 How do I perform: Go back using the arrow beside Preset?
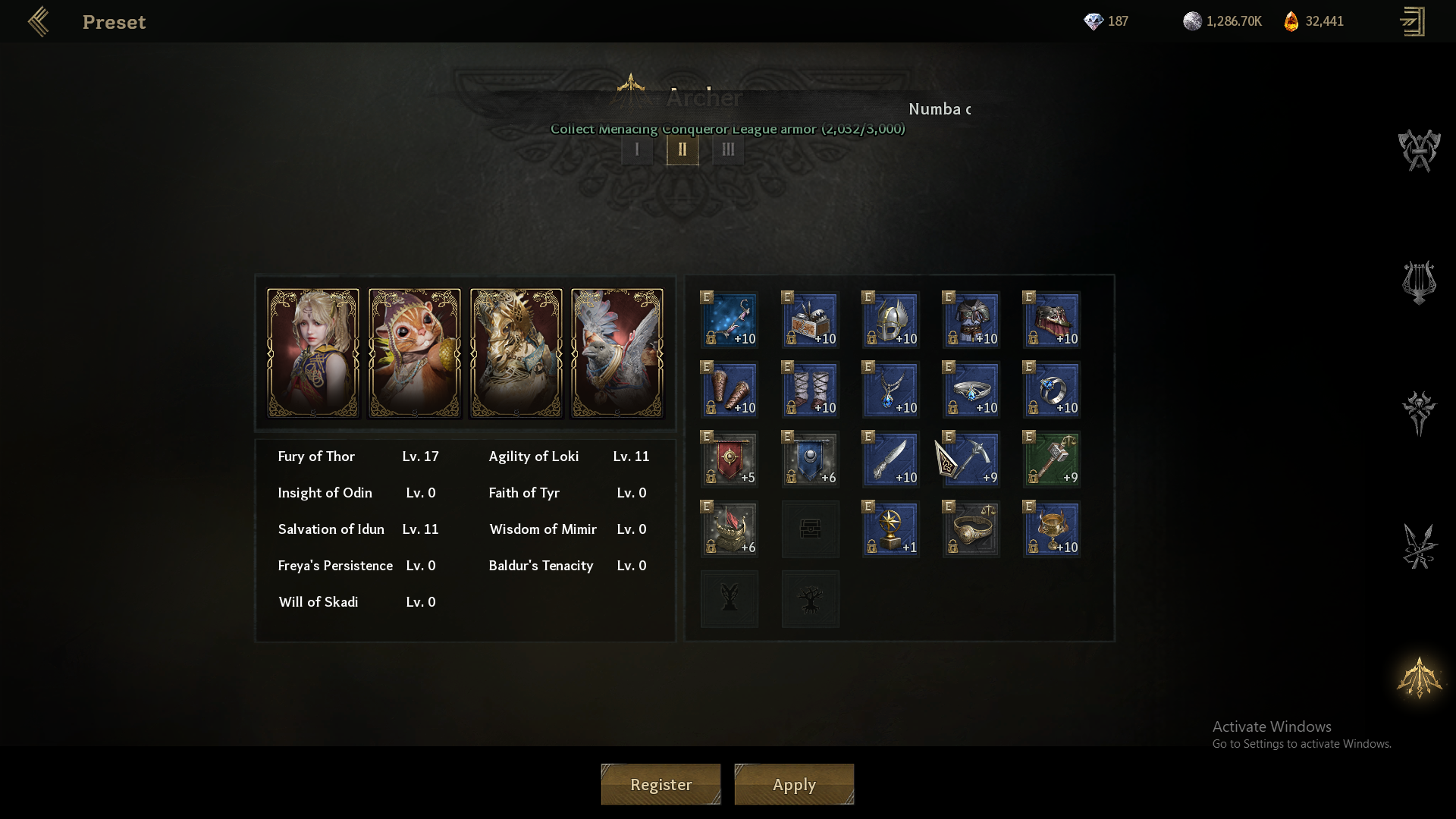(x=39, y=21)
